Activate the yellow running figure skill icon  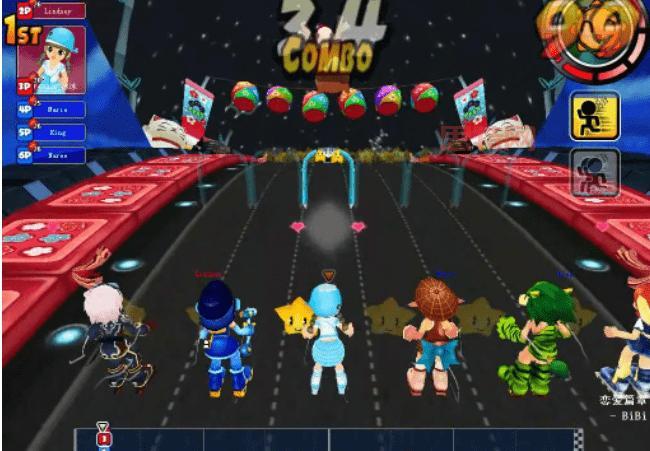click(594, 116)
